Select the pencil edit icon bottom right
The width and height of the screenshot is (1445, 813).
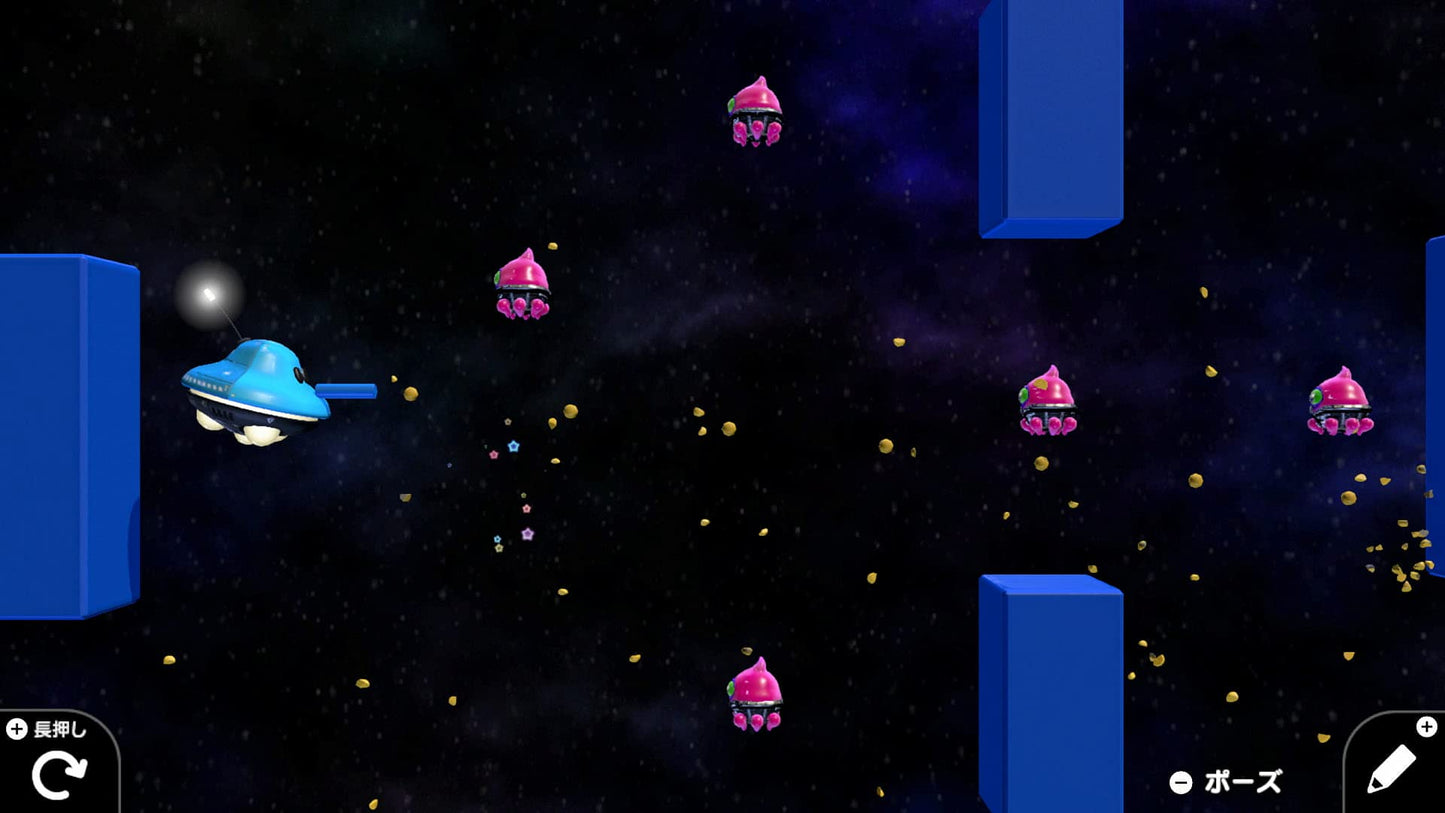coord(1393,771)
